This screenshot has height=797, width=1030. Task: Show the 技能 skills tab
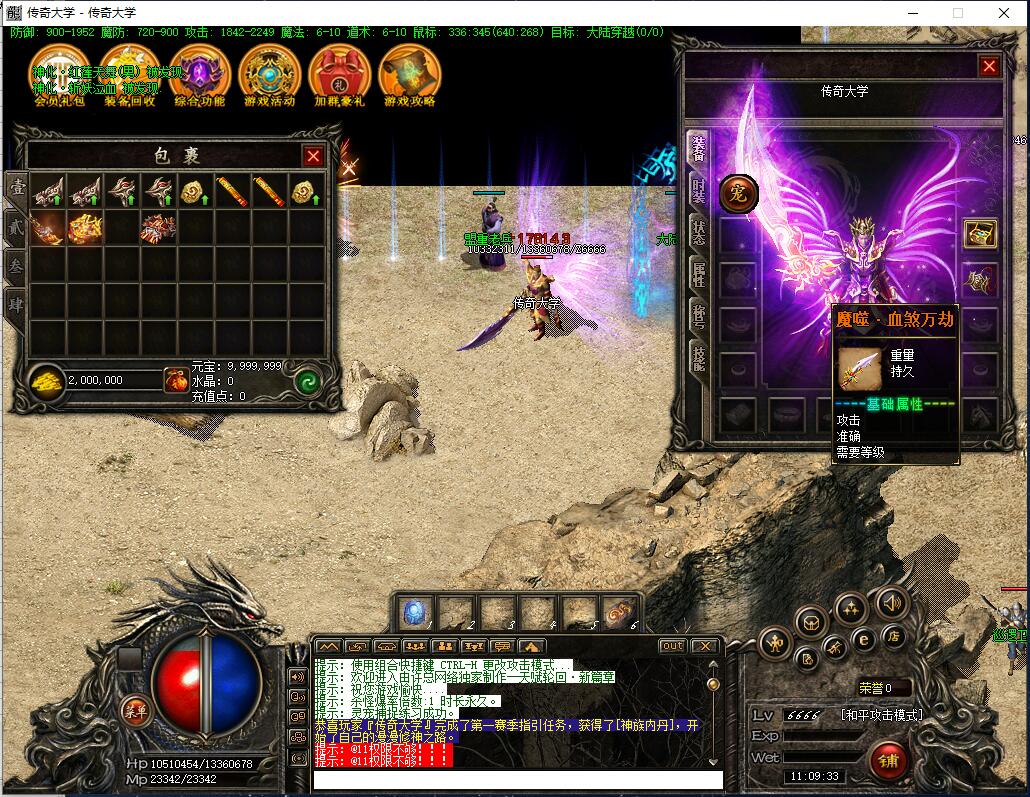tap(699, 355)
